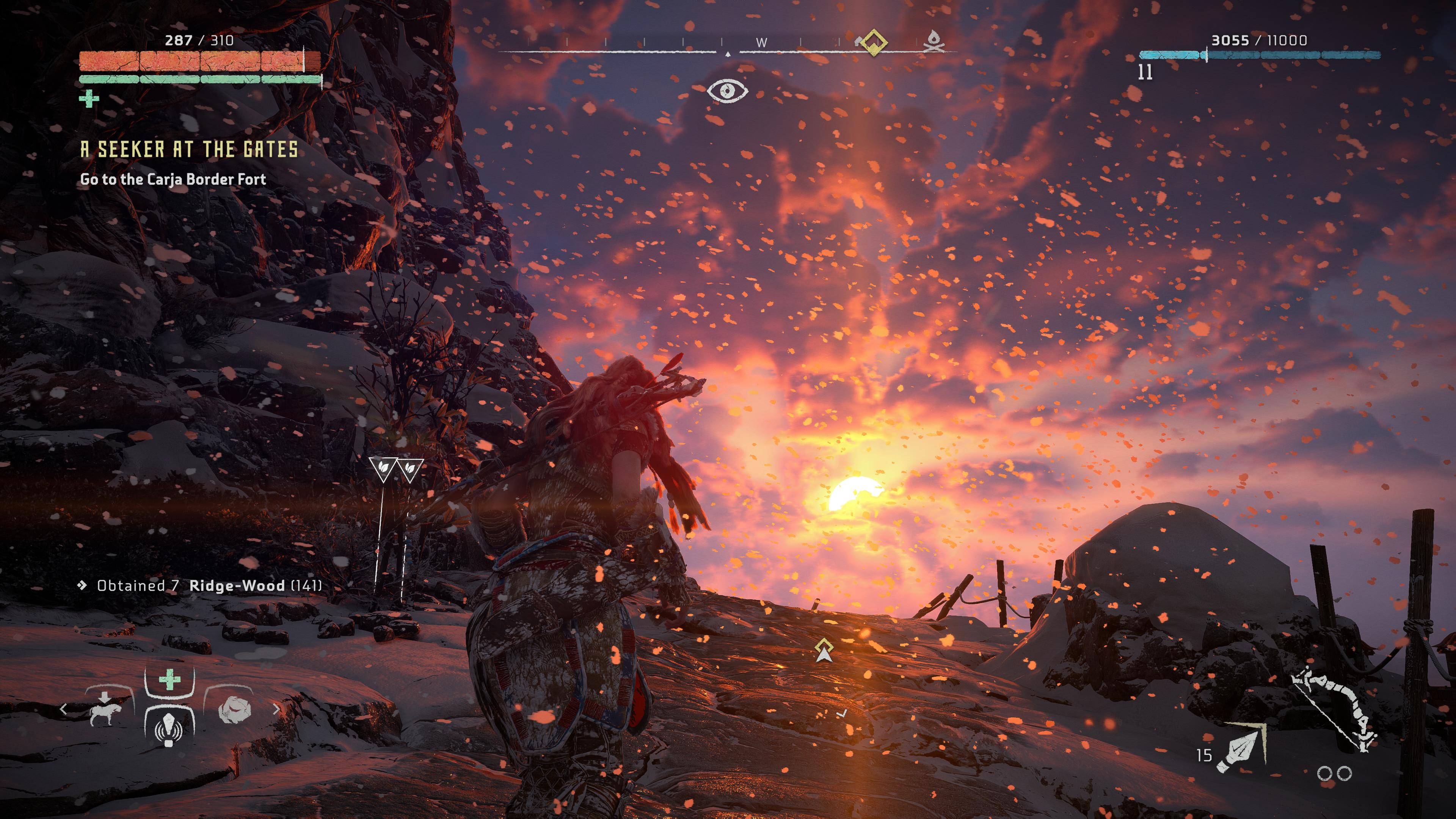Cycle tools with the left arrow
The image size is (1456, 819).
(x=63, y=709)
